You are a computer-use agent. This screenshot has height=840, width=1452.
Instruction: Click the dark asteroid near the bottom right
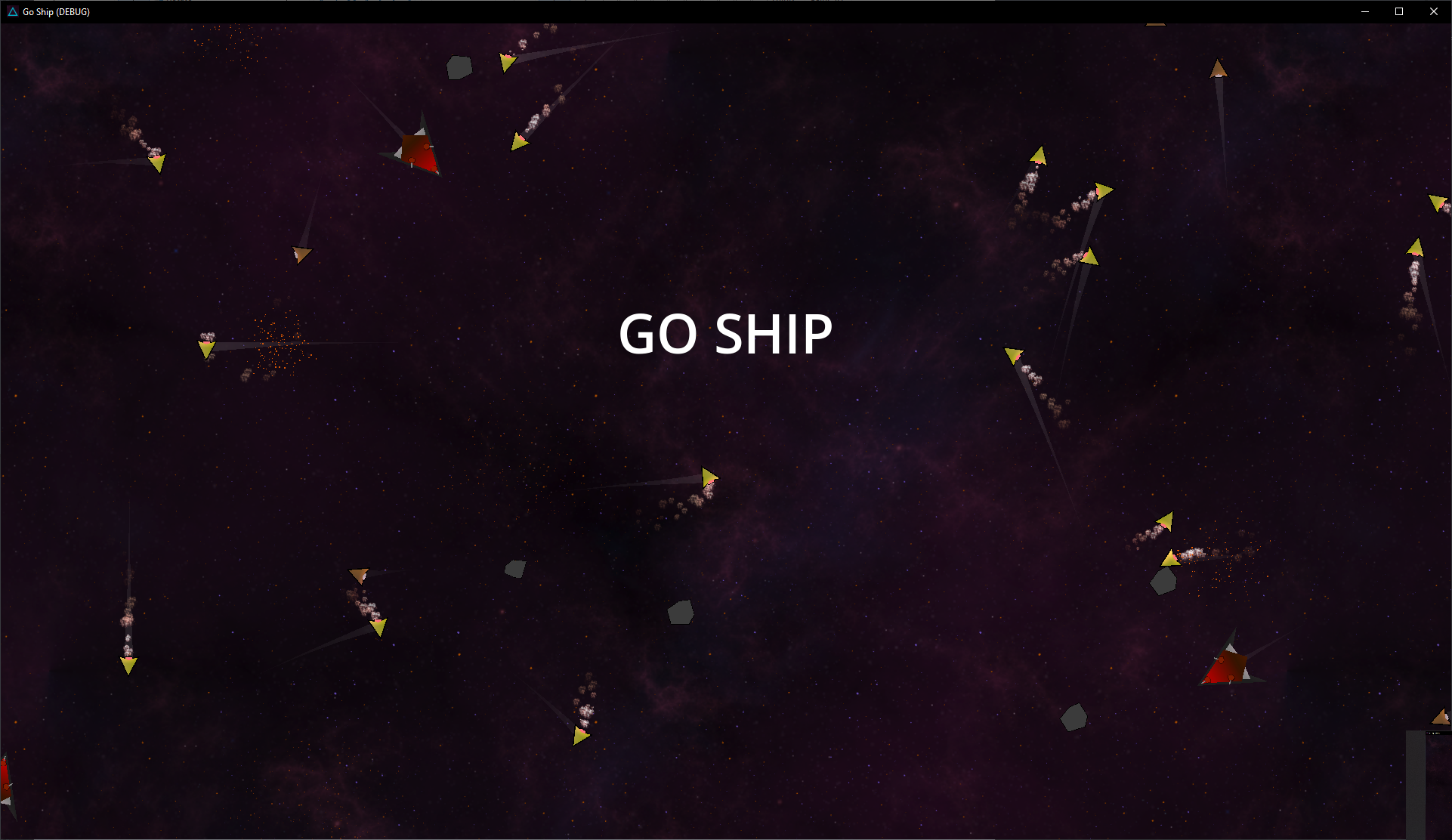click(x=1075, y=717)
